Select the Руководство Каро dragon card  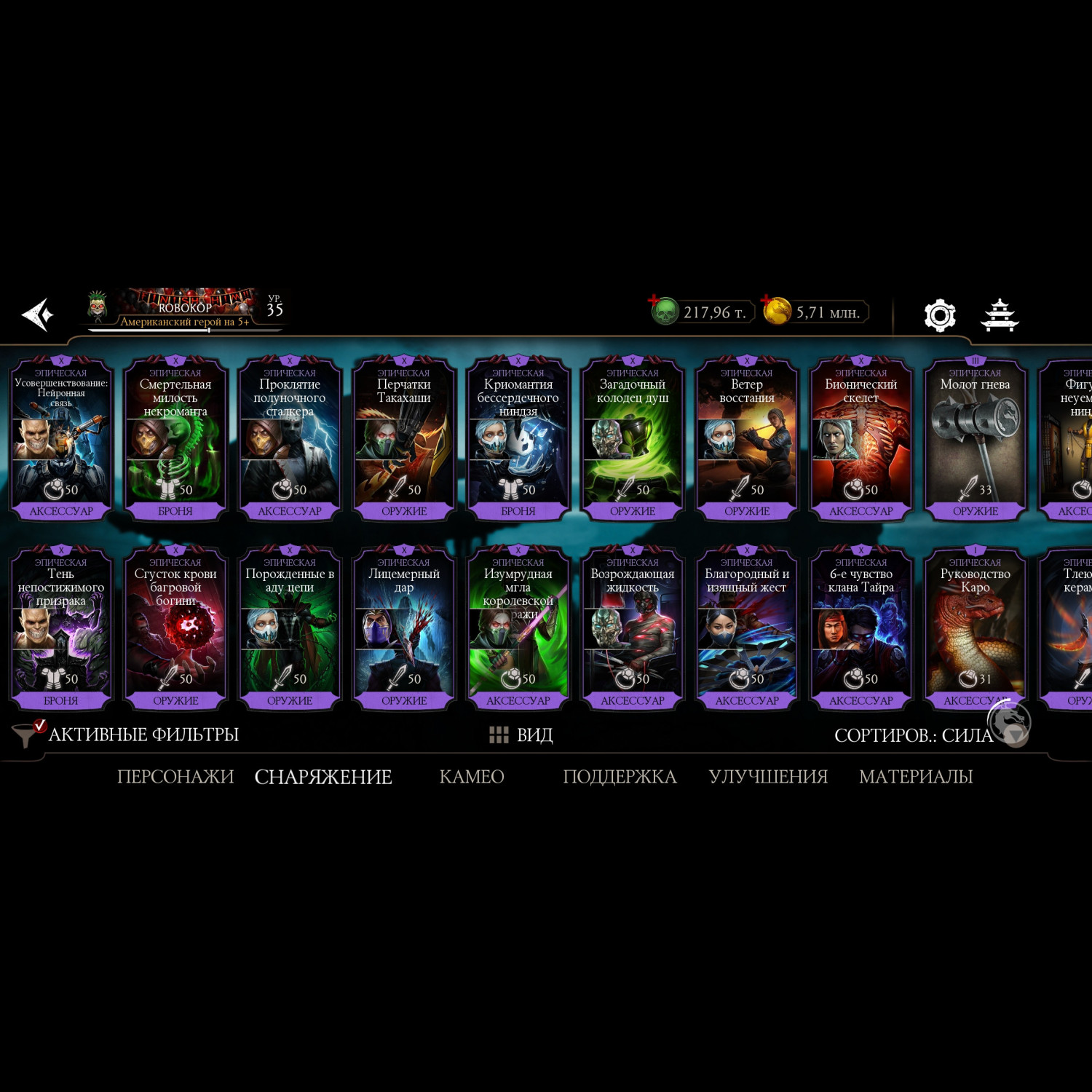pos(975,628)
